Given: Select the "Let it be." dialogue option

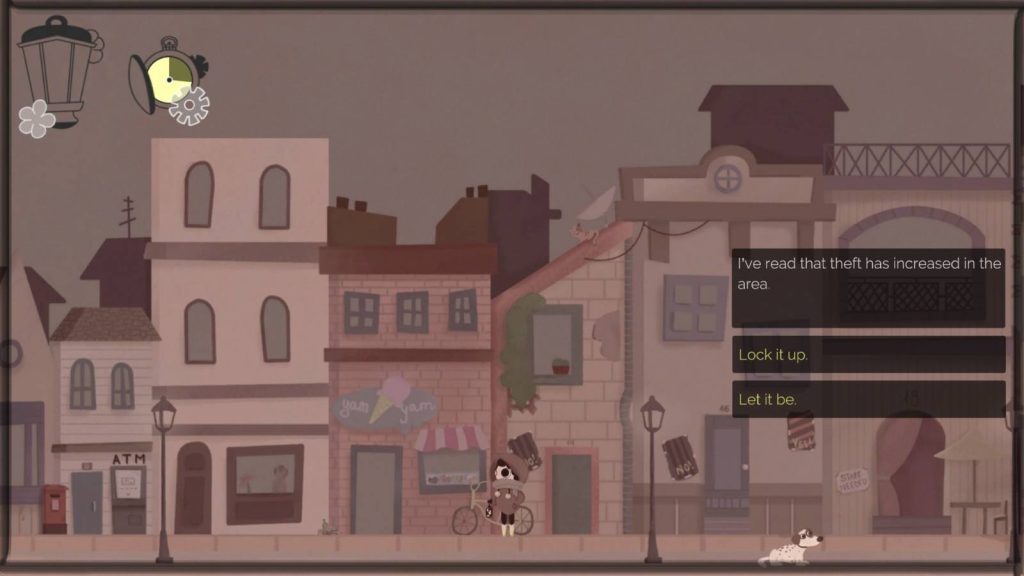Looking at the screenshot, I should [868, 400].
